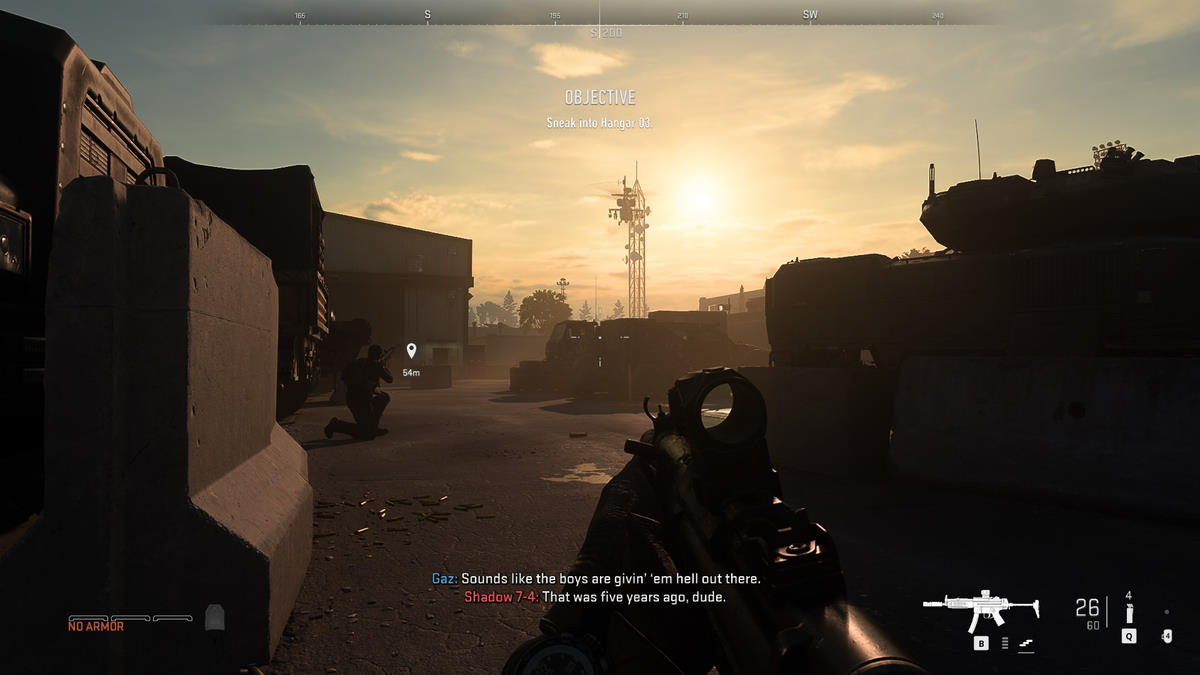
Task: Click the stairs-shaped weapon attachment icon
Action: click(x=1025, y=643)
